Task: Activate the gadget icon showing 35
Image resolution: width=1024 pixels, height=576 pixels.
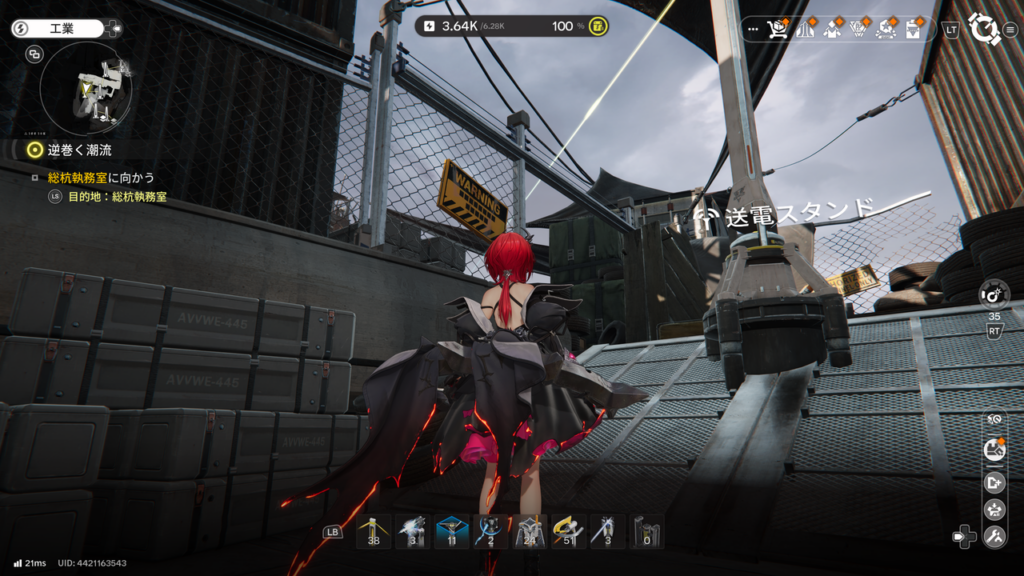Action: click(x=994, y=294)
